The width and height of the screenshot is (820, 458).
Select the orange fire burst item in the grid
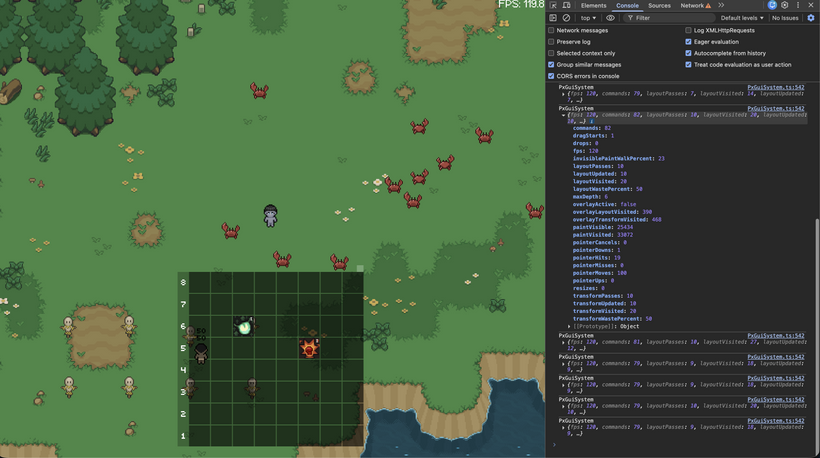310,348
